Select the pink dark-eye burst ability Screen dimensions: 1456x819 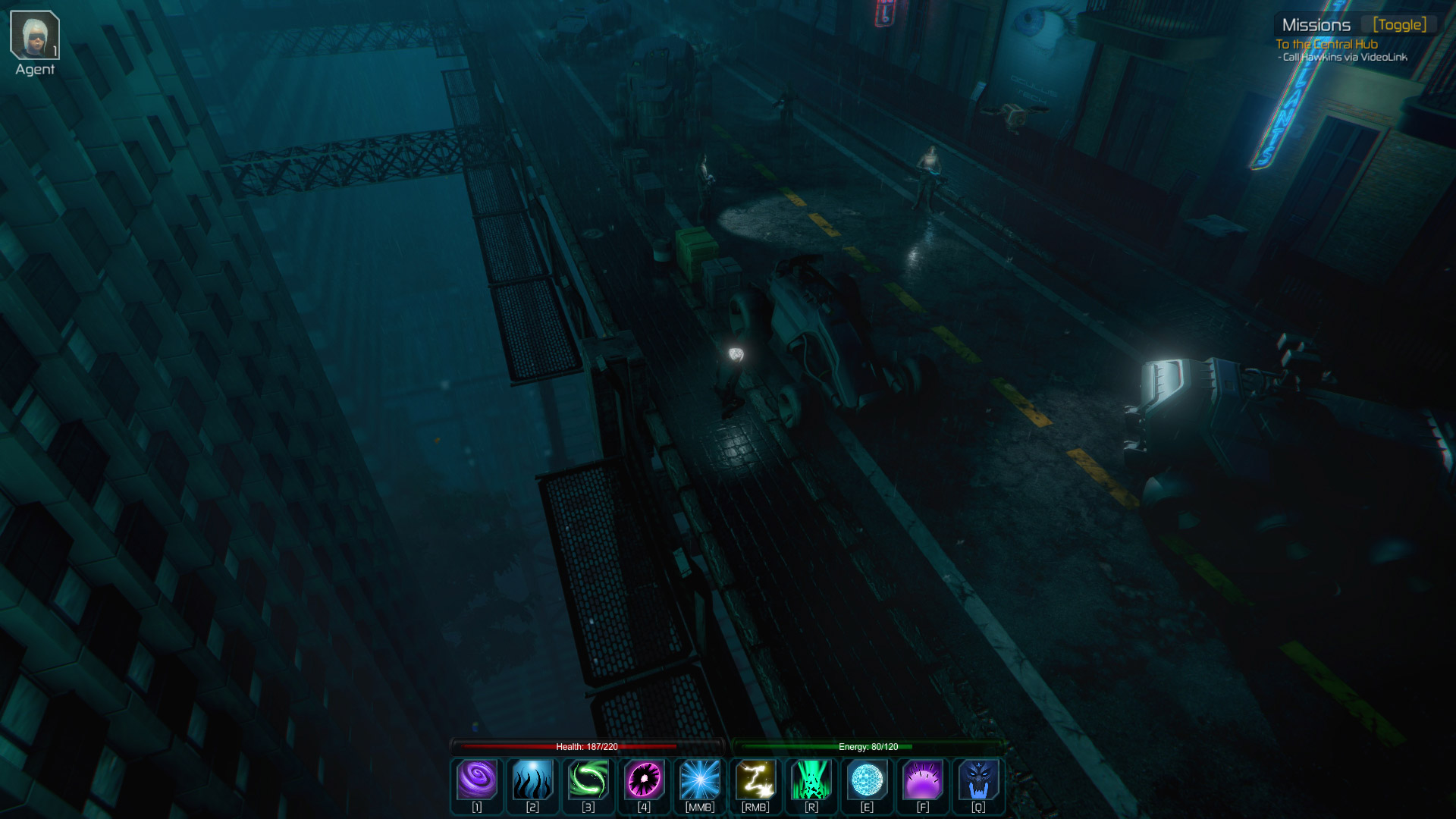[x=644, y=780]
